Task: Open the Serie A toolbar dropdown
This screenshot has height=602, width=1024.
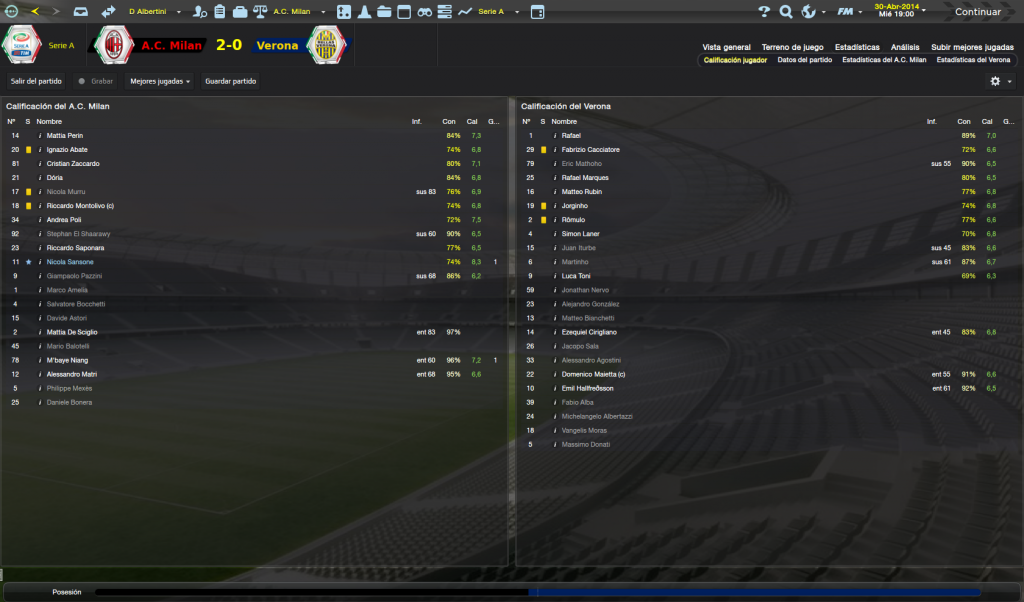Action: (493, 12)
